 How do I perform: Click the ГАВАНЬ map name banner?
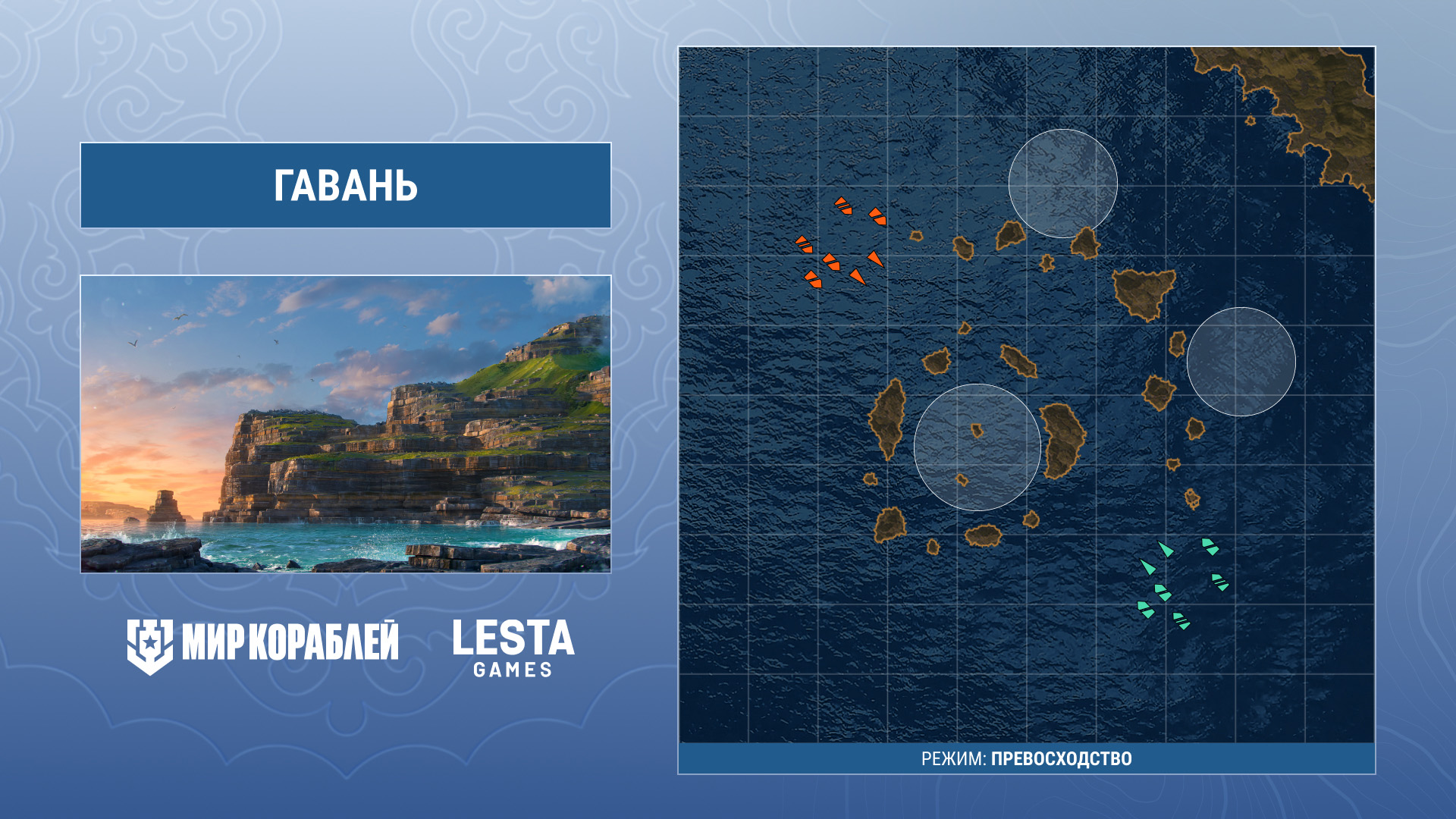[346, 186]
